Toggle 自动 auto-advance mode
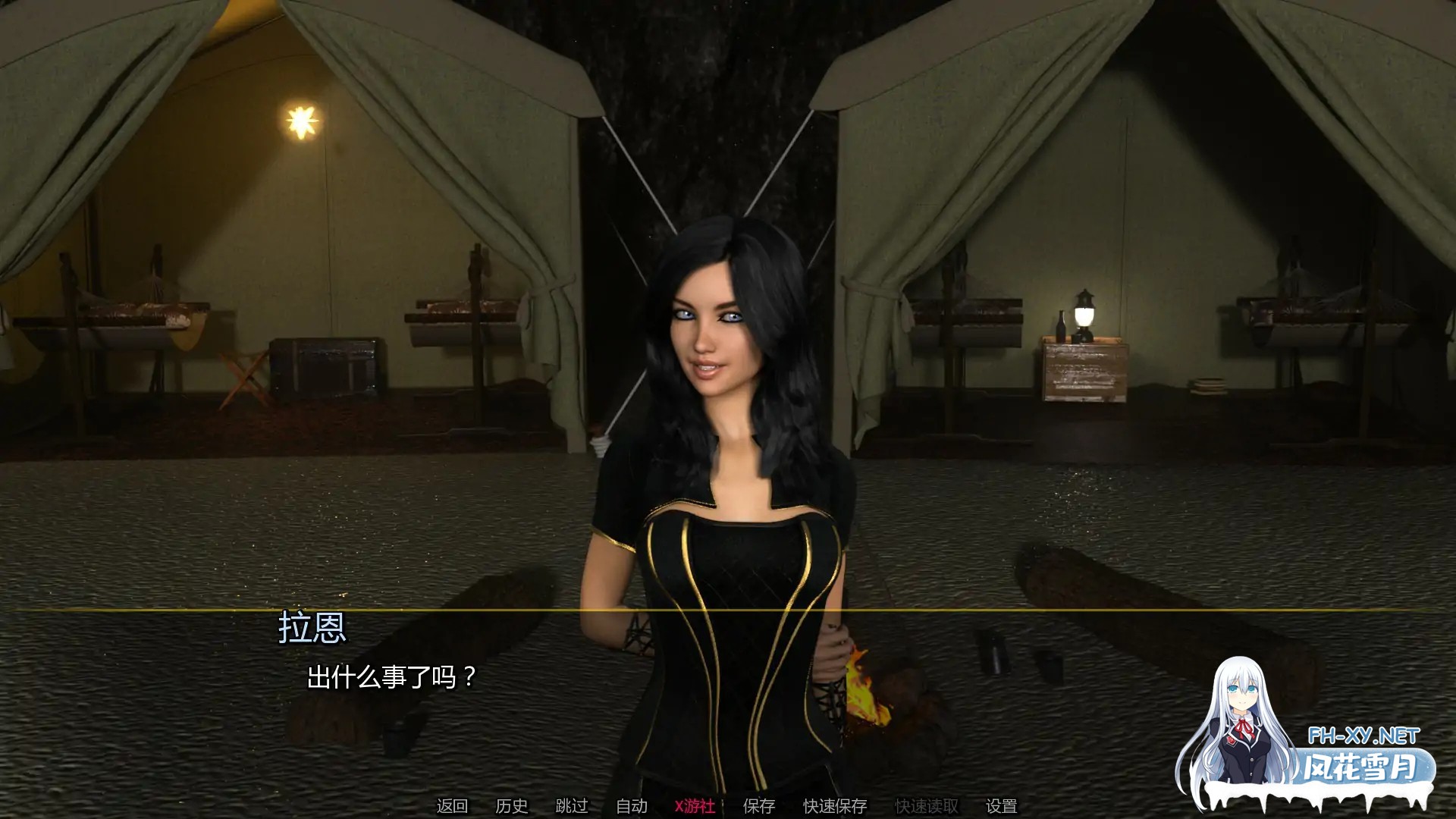1456x819 pixels. (631, 806)
